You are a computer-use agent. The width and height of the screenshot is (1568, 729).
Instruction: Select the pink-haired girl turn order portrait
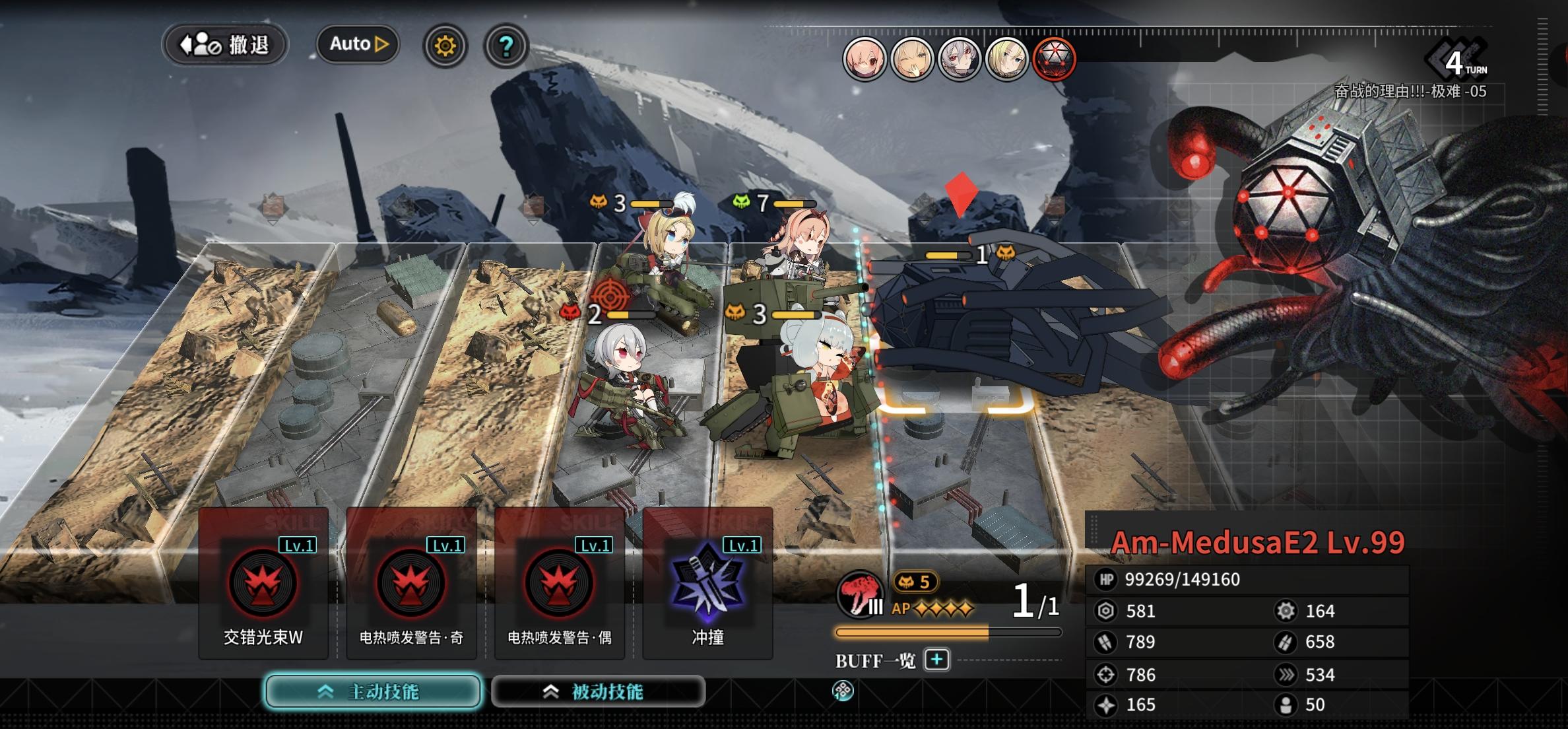tap(865, 59)
